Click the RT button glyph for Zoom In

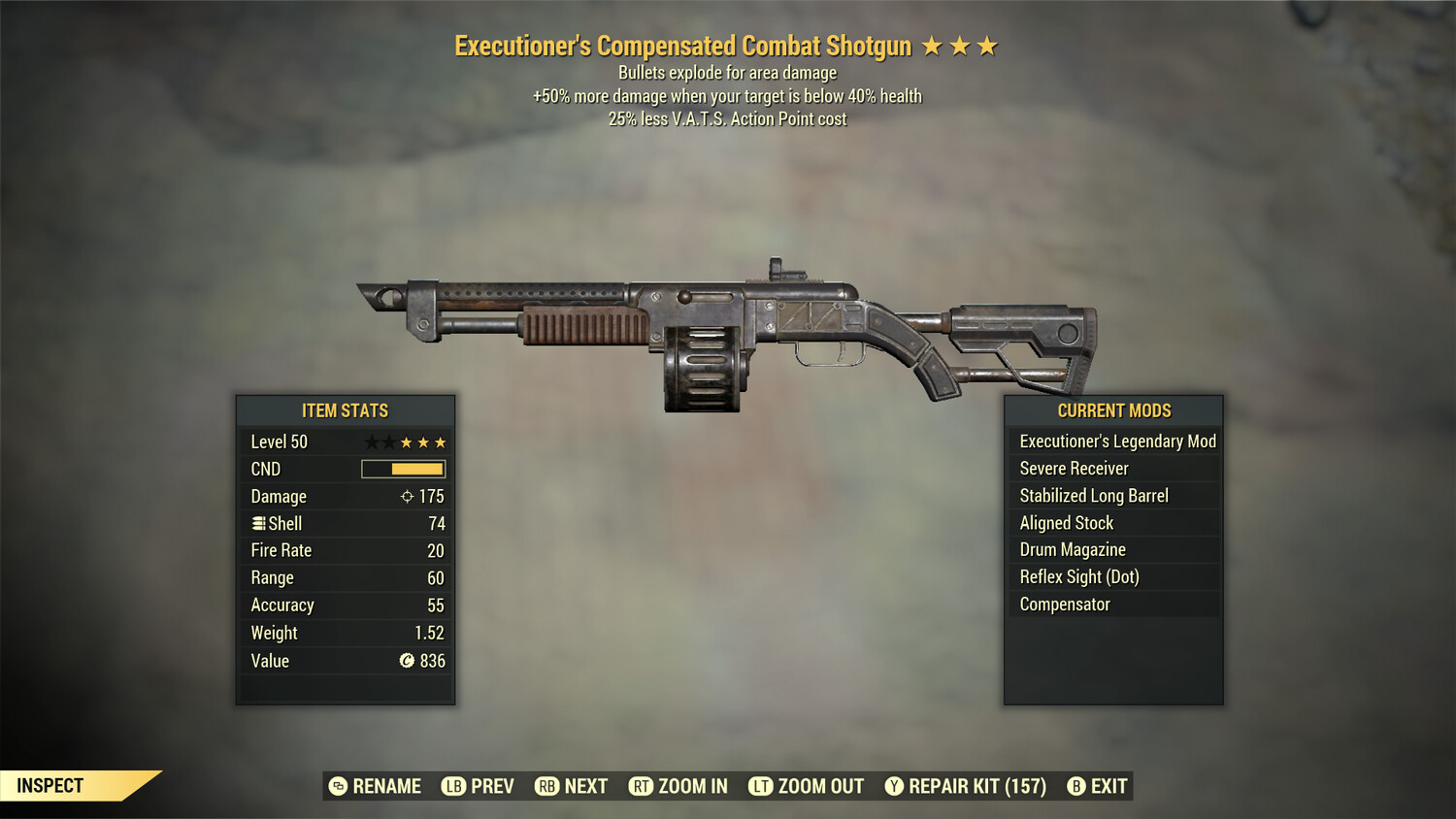click(x=642, y=786)
